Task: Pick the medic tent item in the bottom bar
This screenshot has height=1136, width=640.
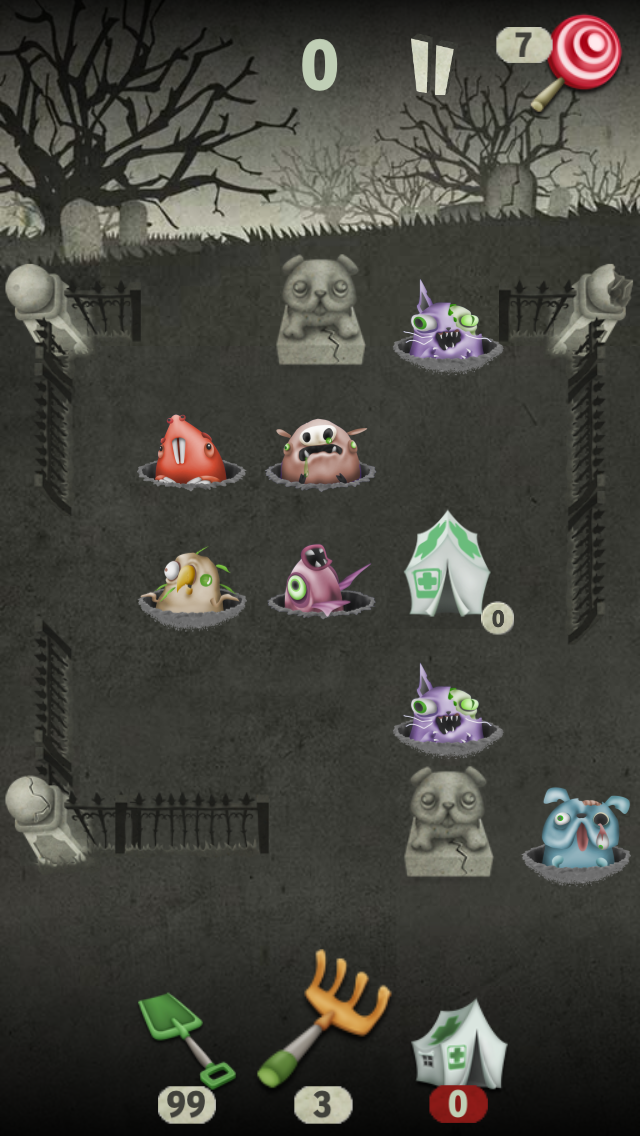Action: (458, 1044)
